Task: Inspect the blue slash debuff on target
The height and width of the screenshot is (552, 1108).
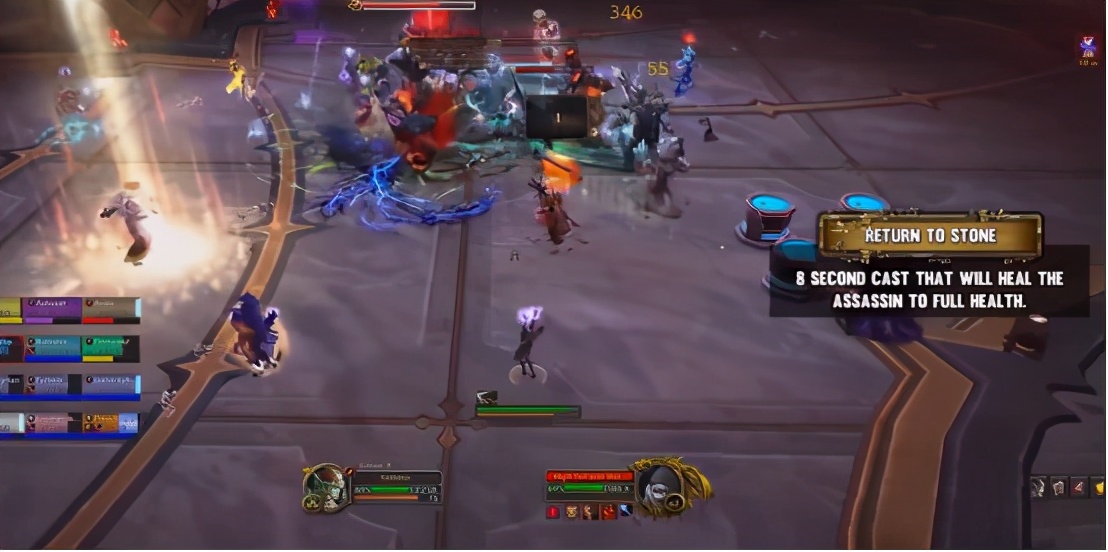Action: 626,512
